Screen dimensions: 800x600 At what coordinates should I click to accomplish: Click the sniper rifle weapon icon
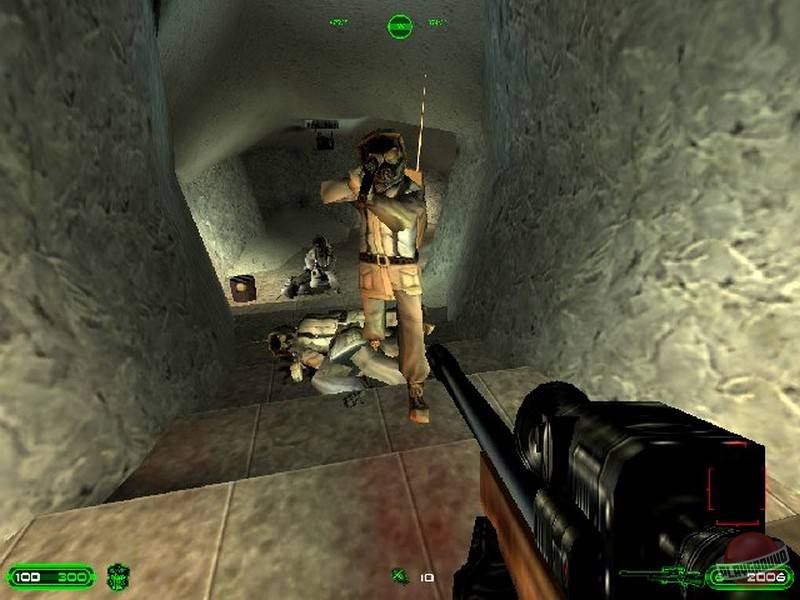point(660,576)
